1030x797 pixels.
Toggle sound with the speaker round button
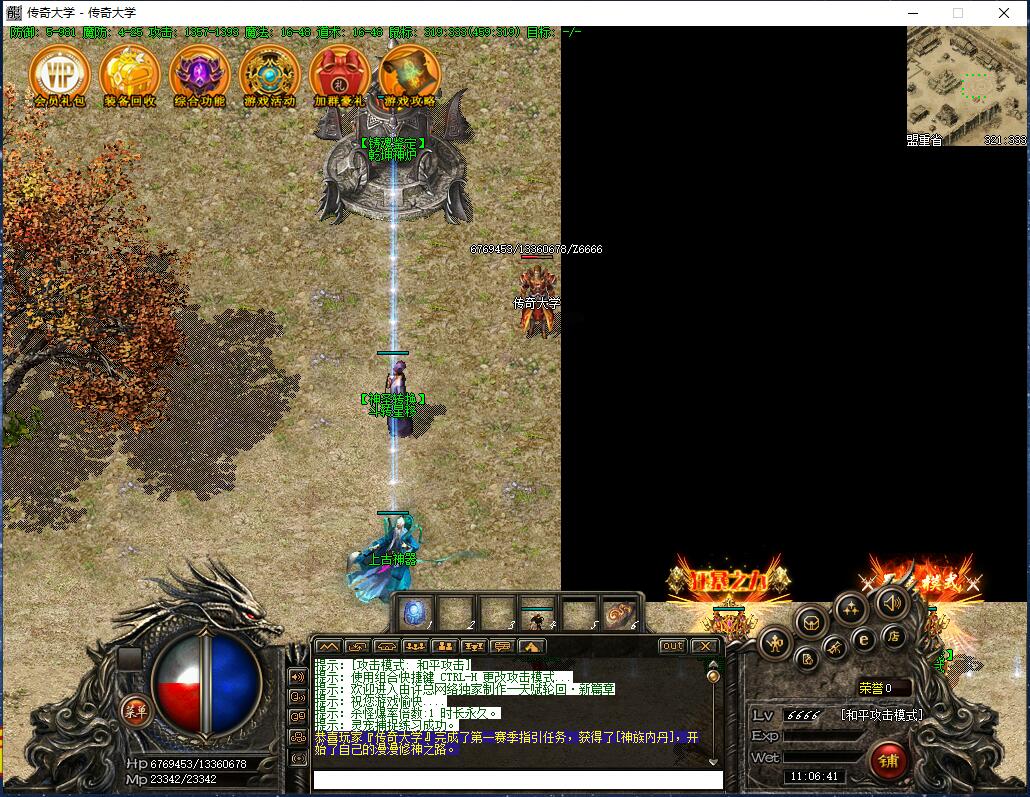891,602
